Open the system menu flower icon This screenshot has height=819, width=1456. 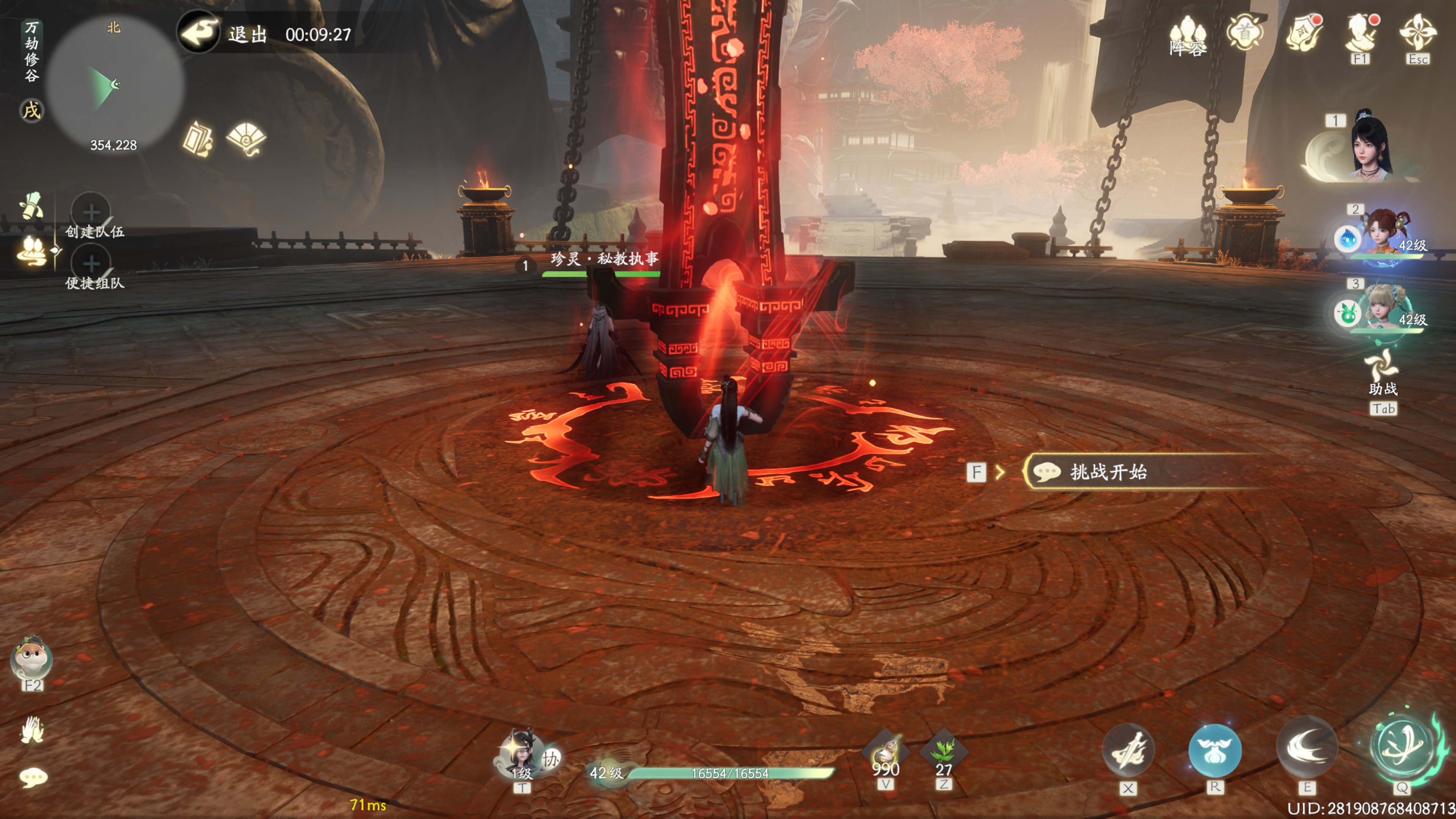[x=1418, y=33]
